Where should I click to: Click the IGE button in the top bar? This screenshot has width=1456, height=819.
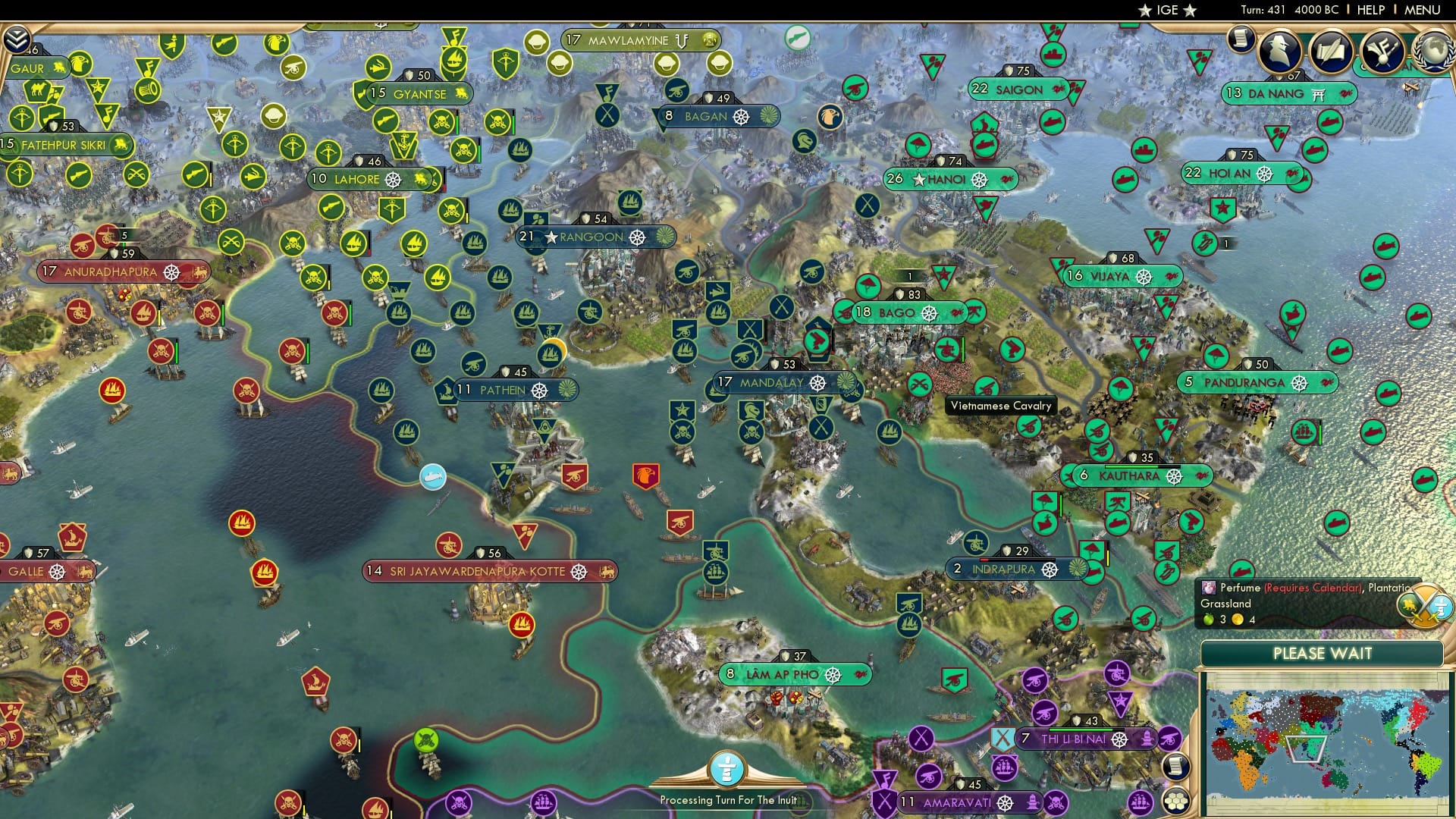point(1168,10)
